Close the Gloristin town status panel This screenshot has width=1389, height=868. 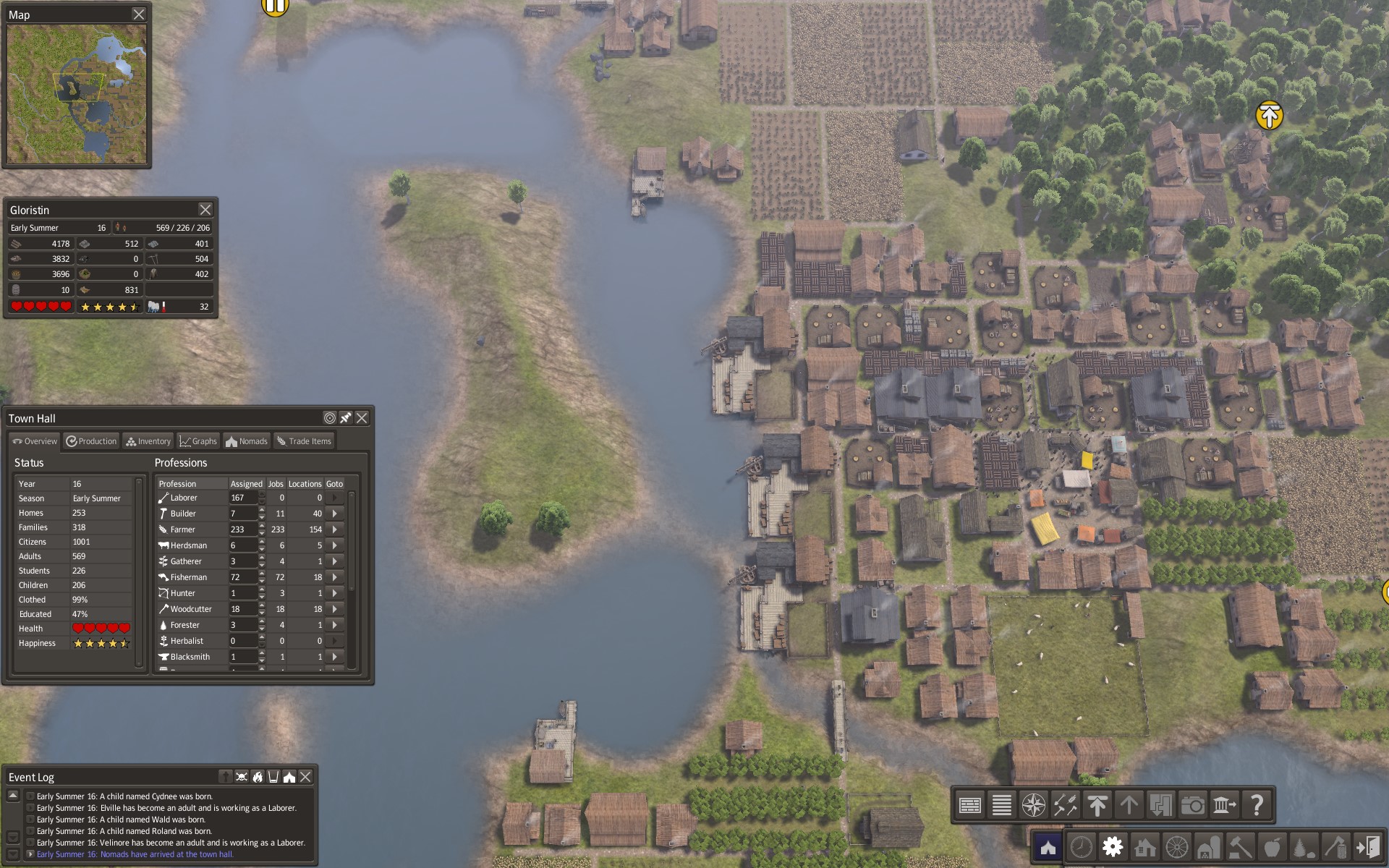coord(205,210)
